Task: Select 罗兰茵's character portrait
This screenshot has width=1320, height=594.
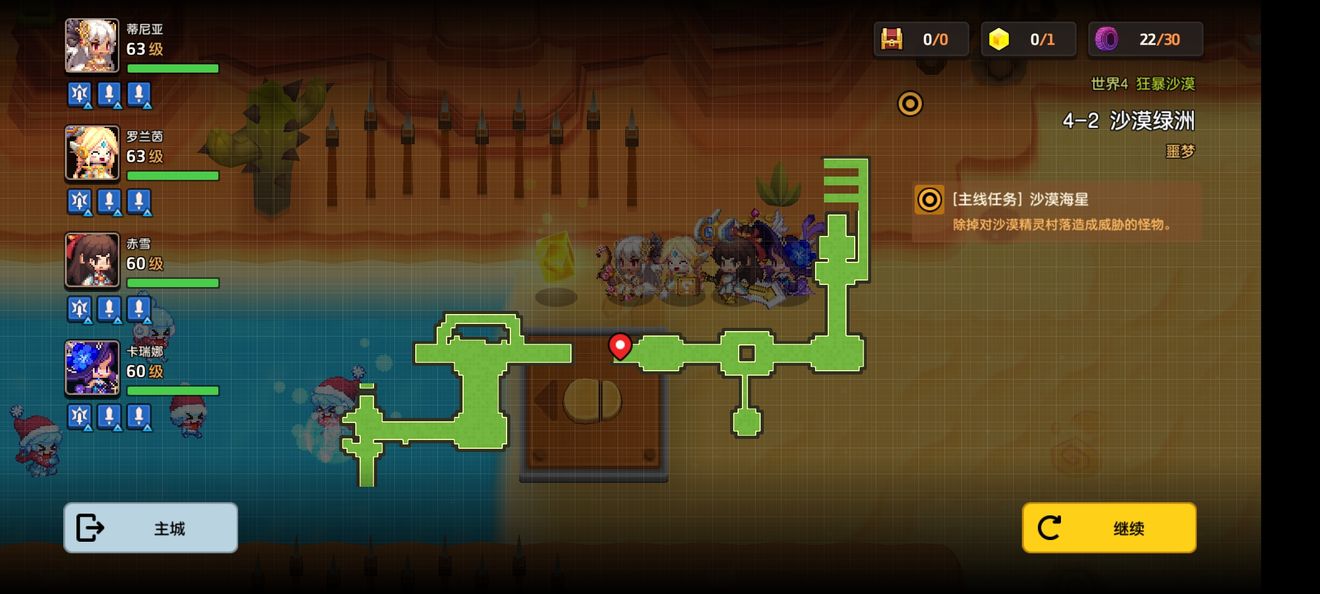Action: point(92,153)
